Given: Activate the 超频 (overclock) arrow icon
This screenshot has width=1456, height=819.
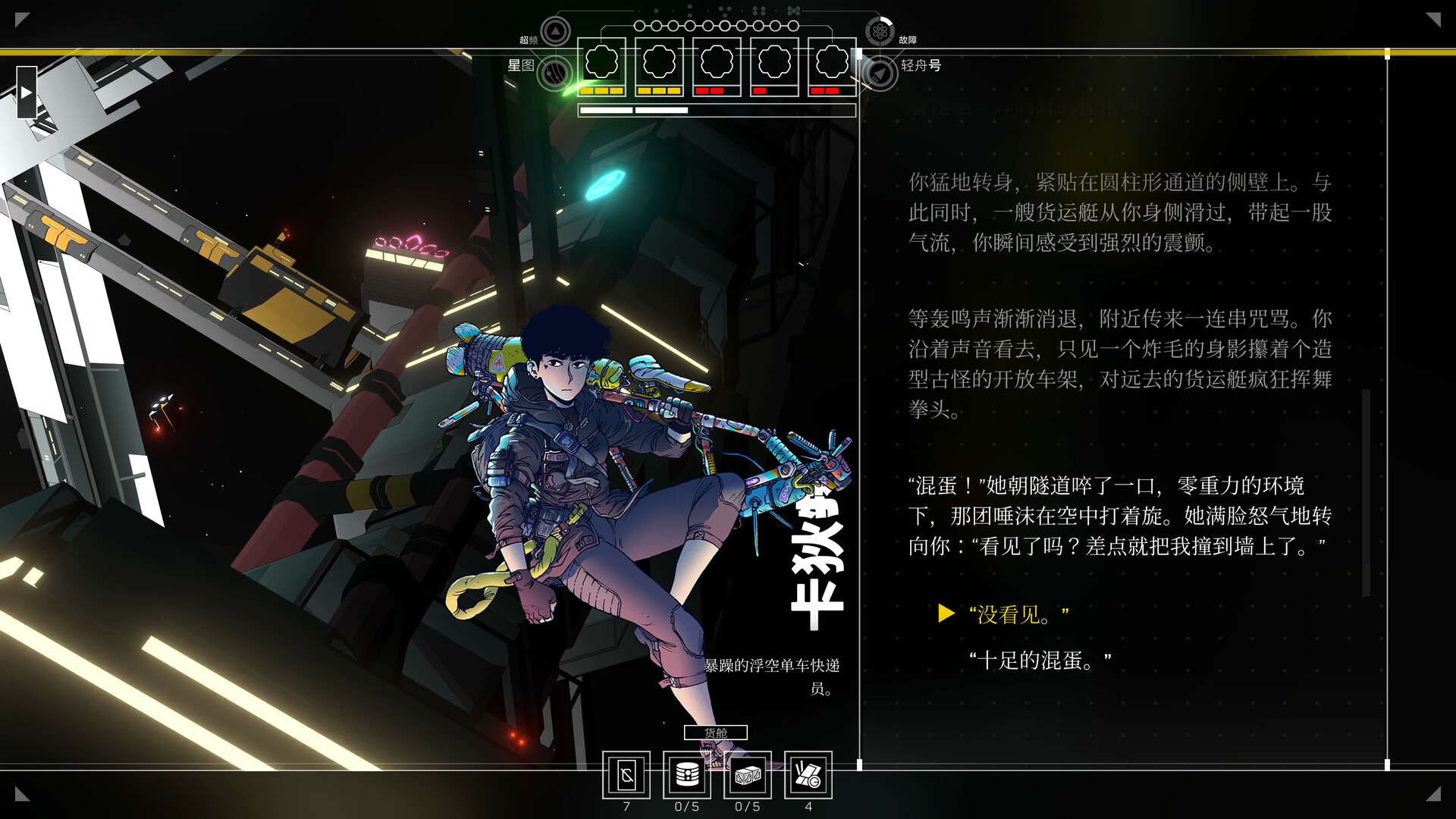Looking at the screenshot, I should point(554,31).
